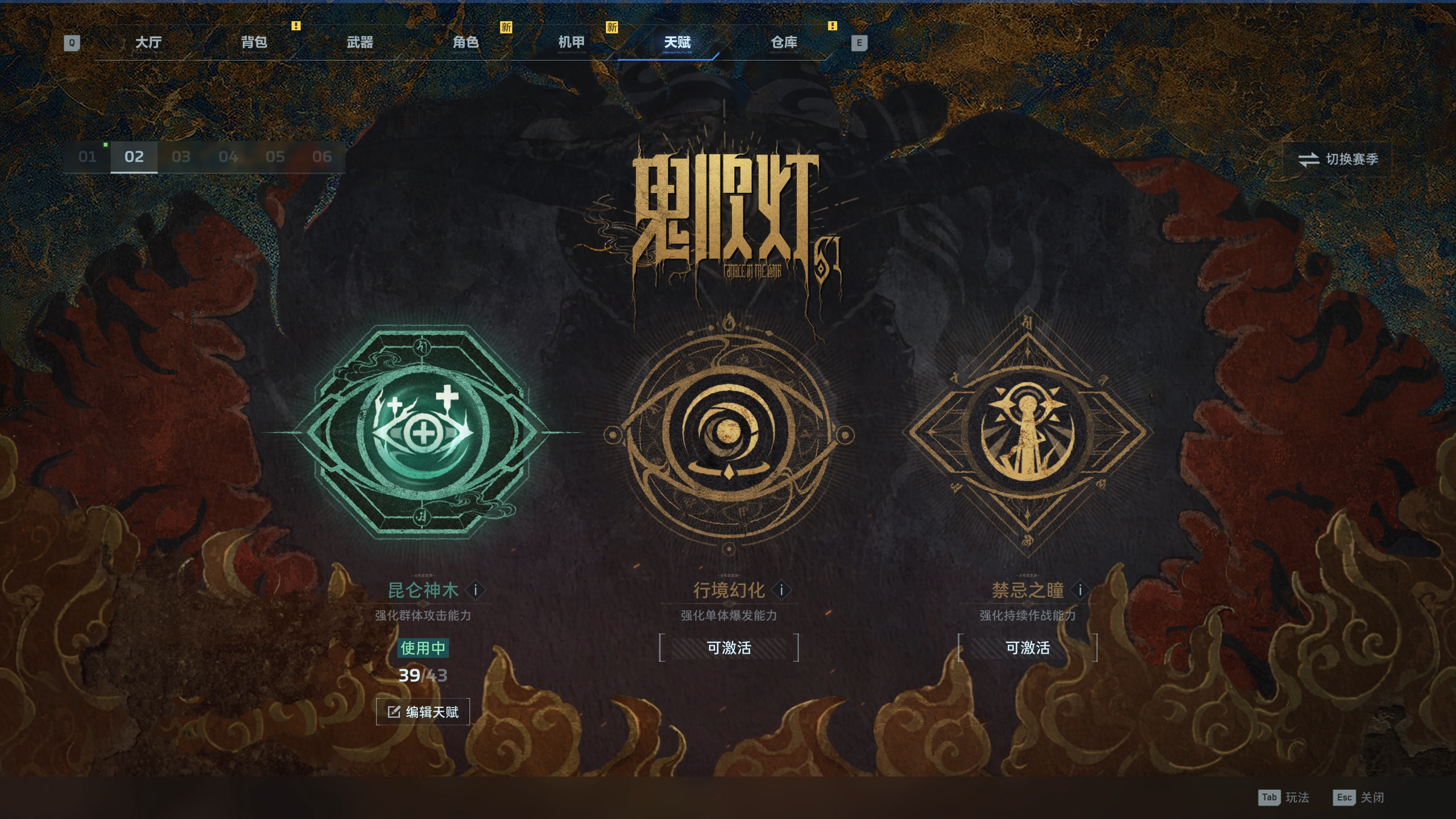1456x819 pixels.
Task: Open 切换赛季 to change seasons
Action: tap(1337, 160)
